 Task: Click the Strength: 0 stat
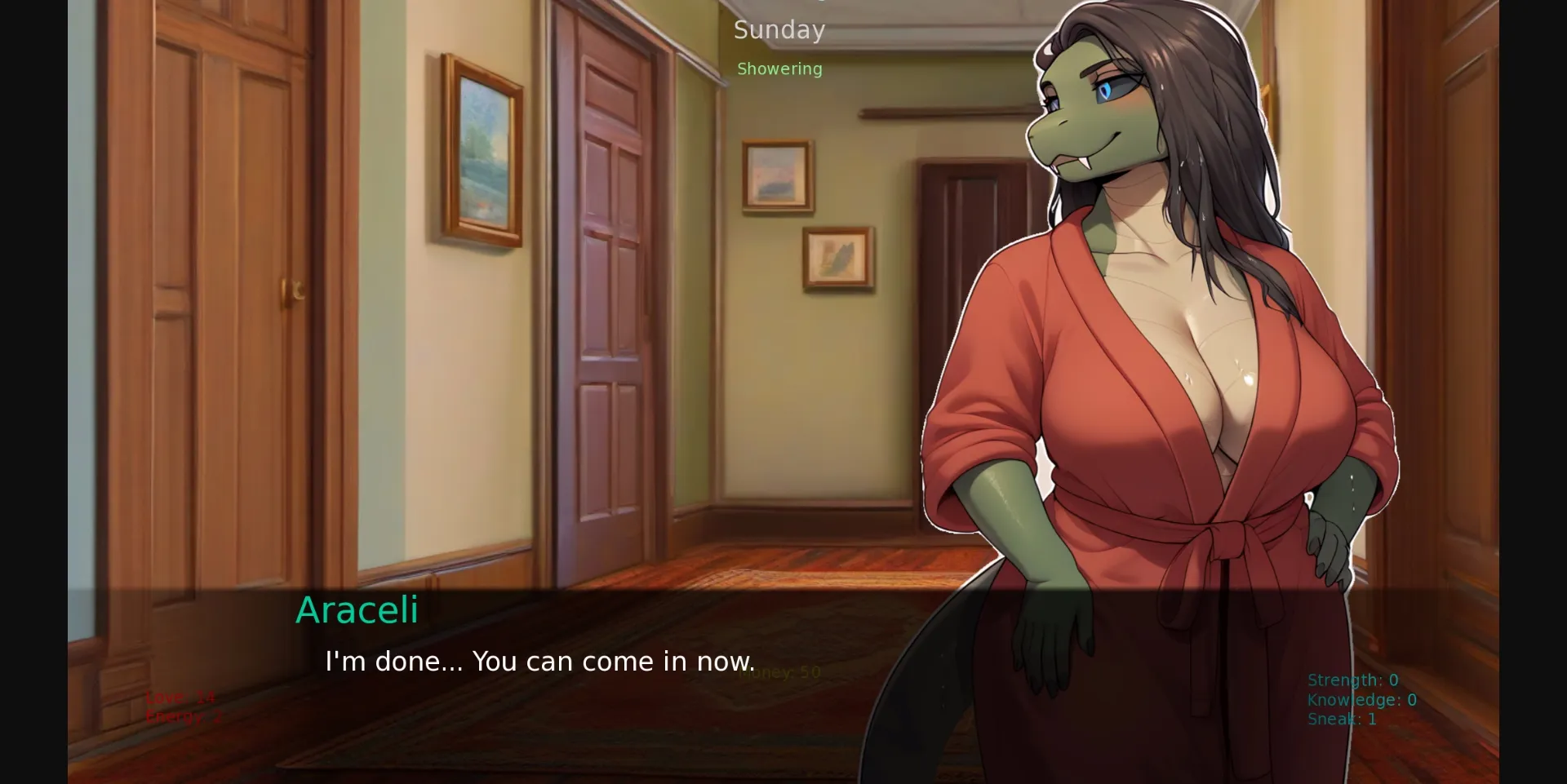click(1352, 679)
